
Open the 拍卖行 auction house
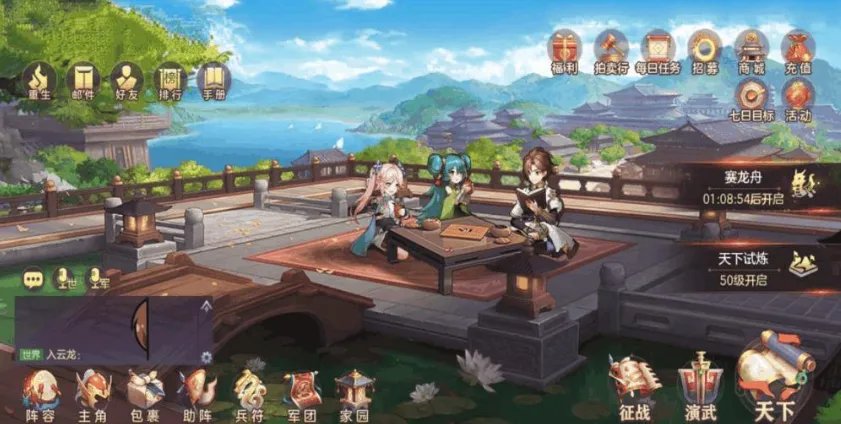(611, 50)
